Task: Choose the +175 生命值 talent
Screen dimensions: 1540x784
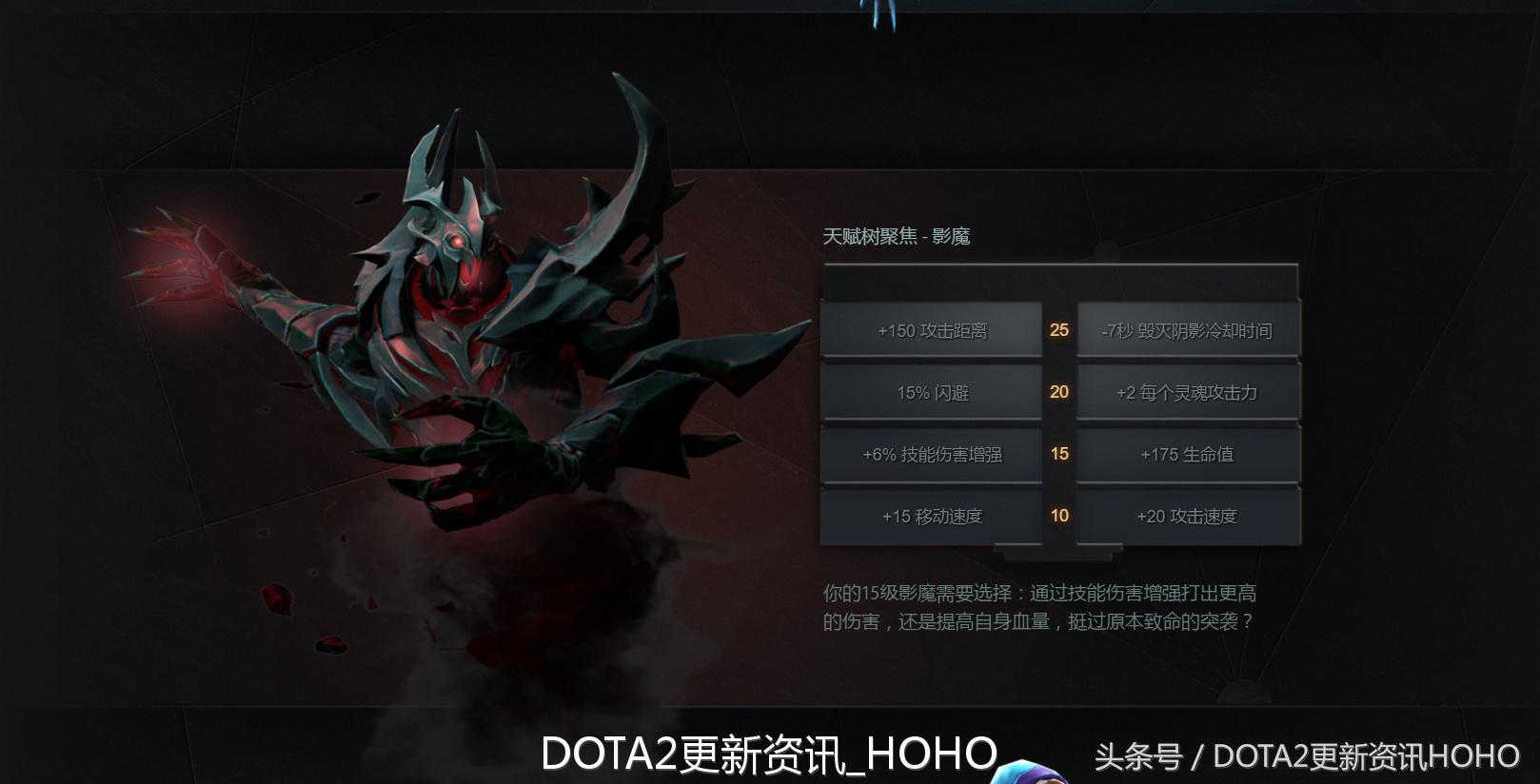Action: click(1188, 454)
